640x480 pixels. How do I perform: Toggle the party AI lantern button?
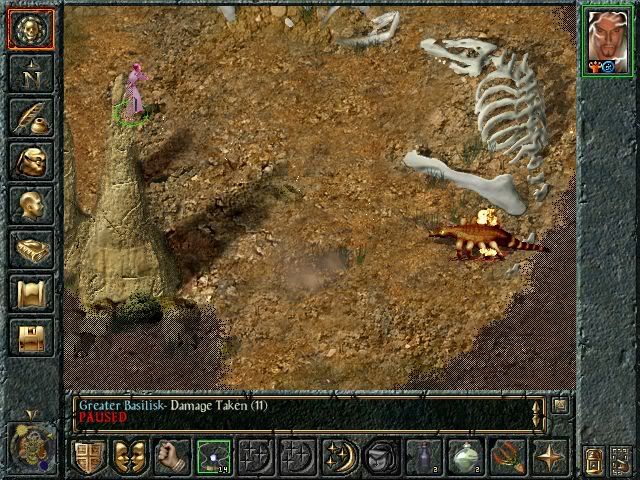click(594, 460)
